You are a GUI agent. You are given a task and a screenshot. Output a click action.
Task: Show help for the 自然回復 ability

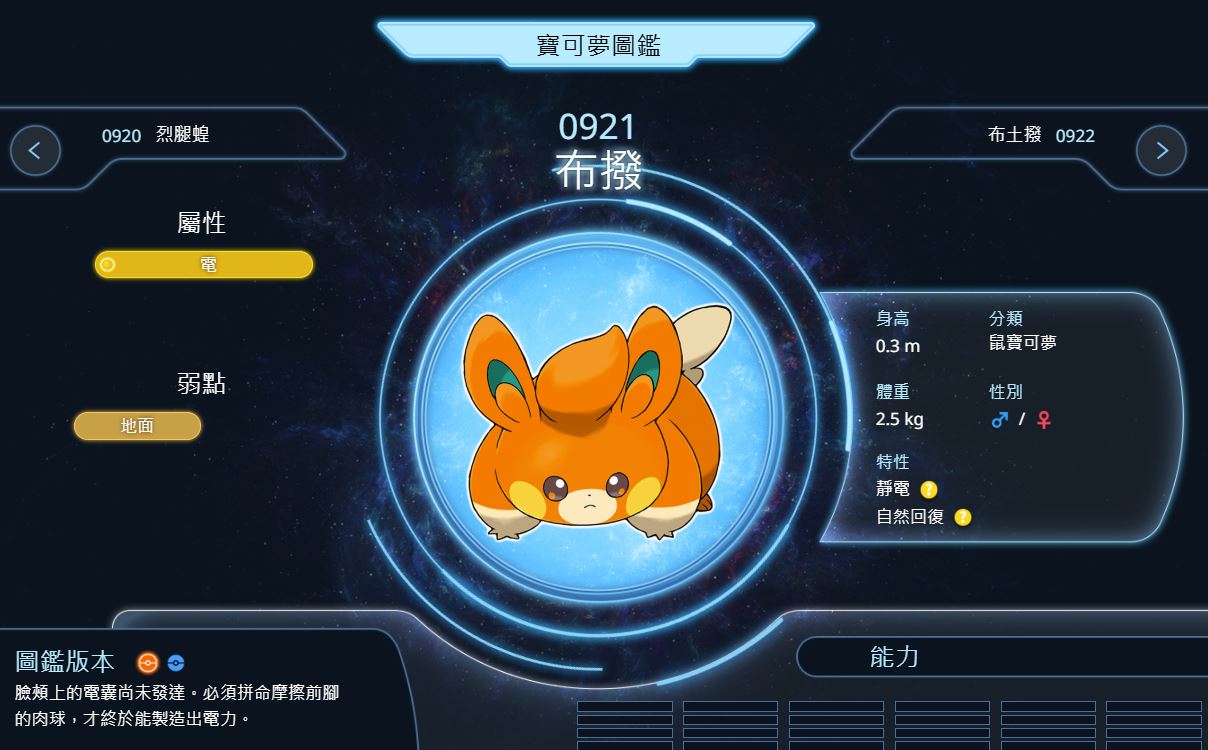click(x=963, y=517)
